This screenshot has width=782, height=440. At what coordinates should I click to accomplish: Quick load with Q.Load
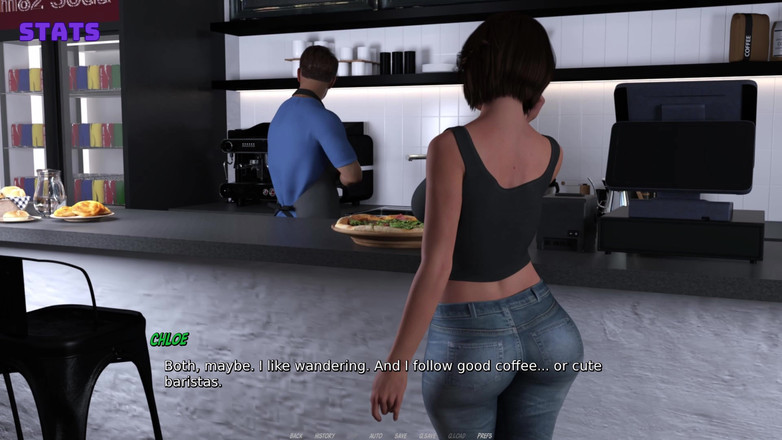click(x=457, y=436)
